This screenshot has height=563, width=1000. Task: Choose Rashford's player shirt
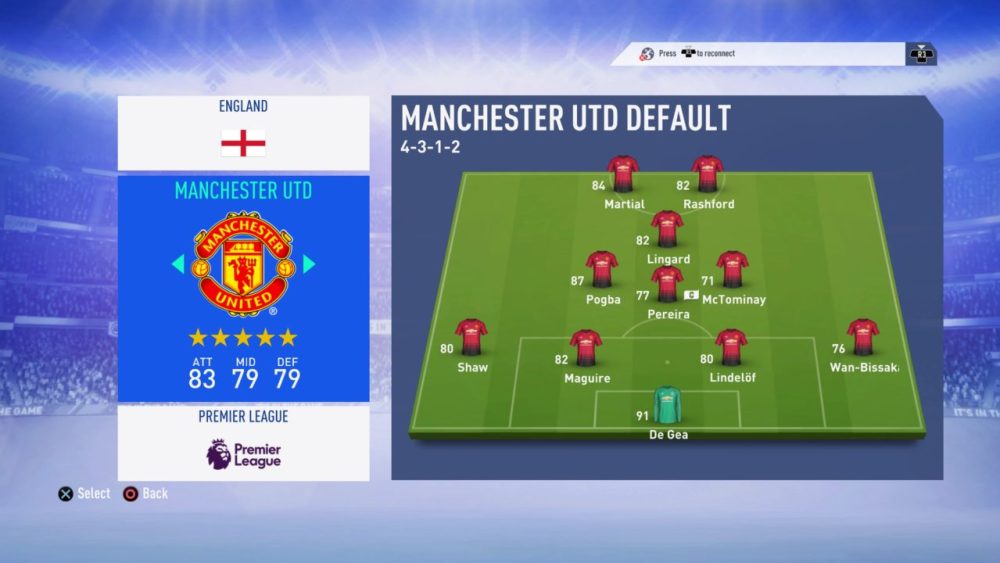point(707,174)
